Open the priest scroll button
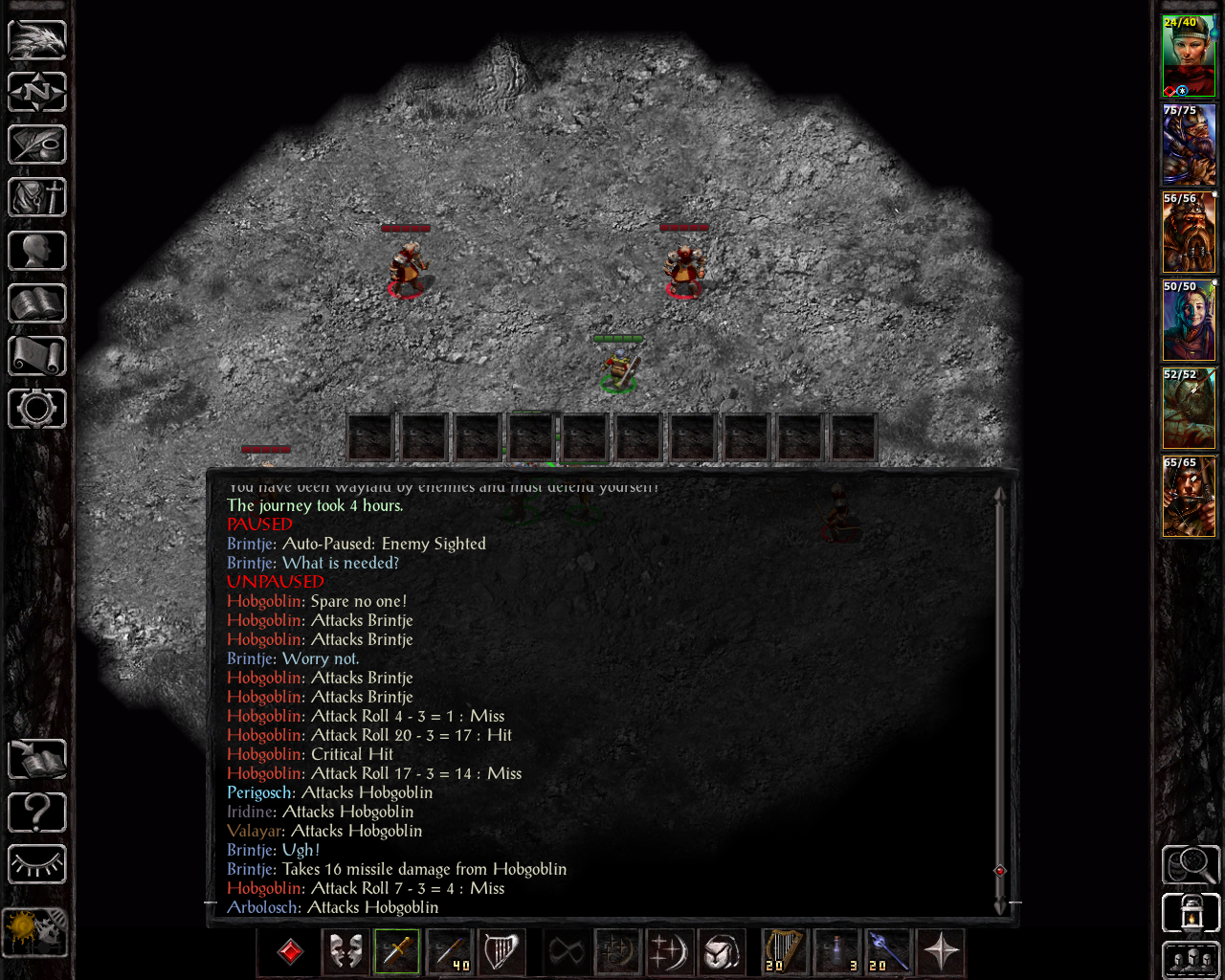 coord(37,356)
